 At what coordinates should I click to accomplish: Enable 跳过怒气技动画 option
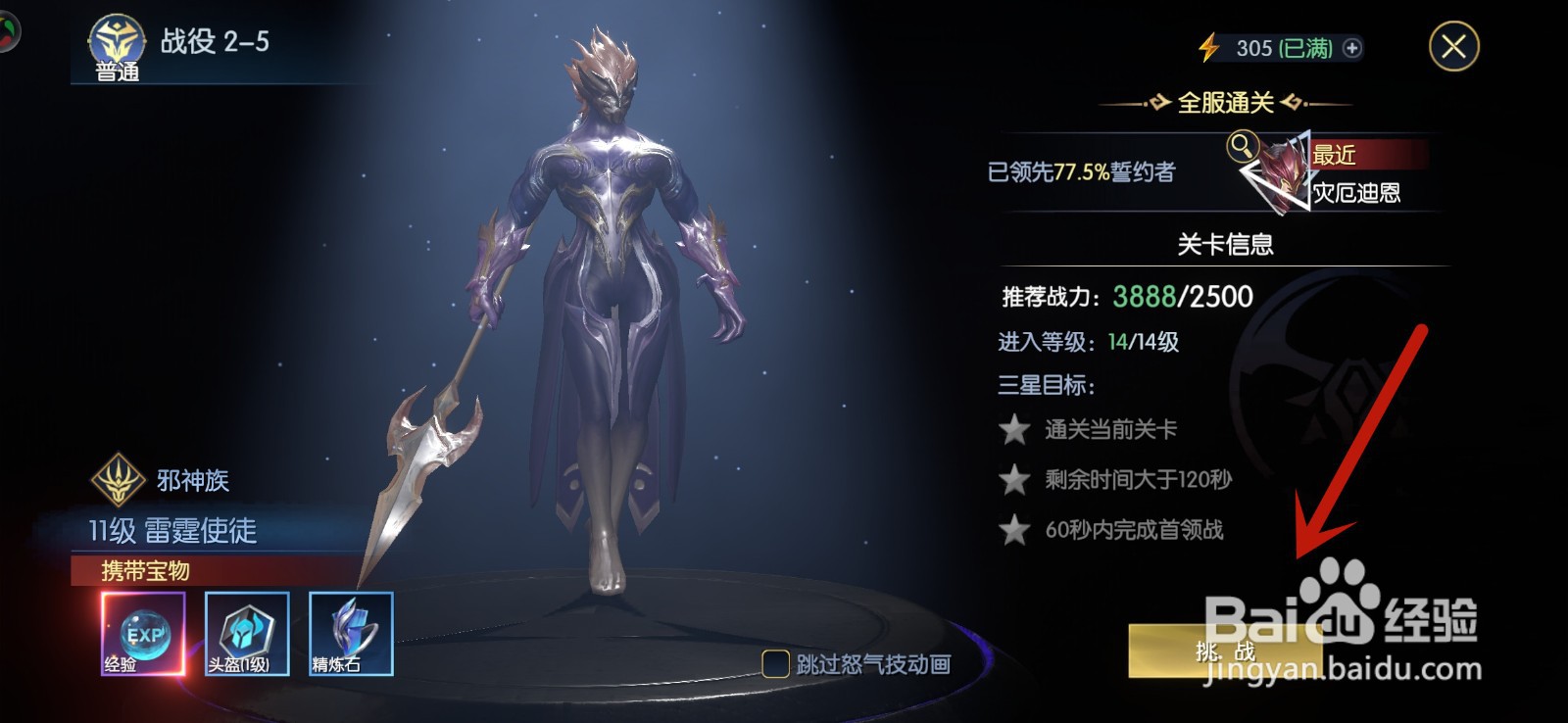773,663
